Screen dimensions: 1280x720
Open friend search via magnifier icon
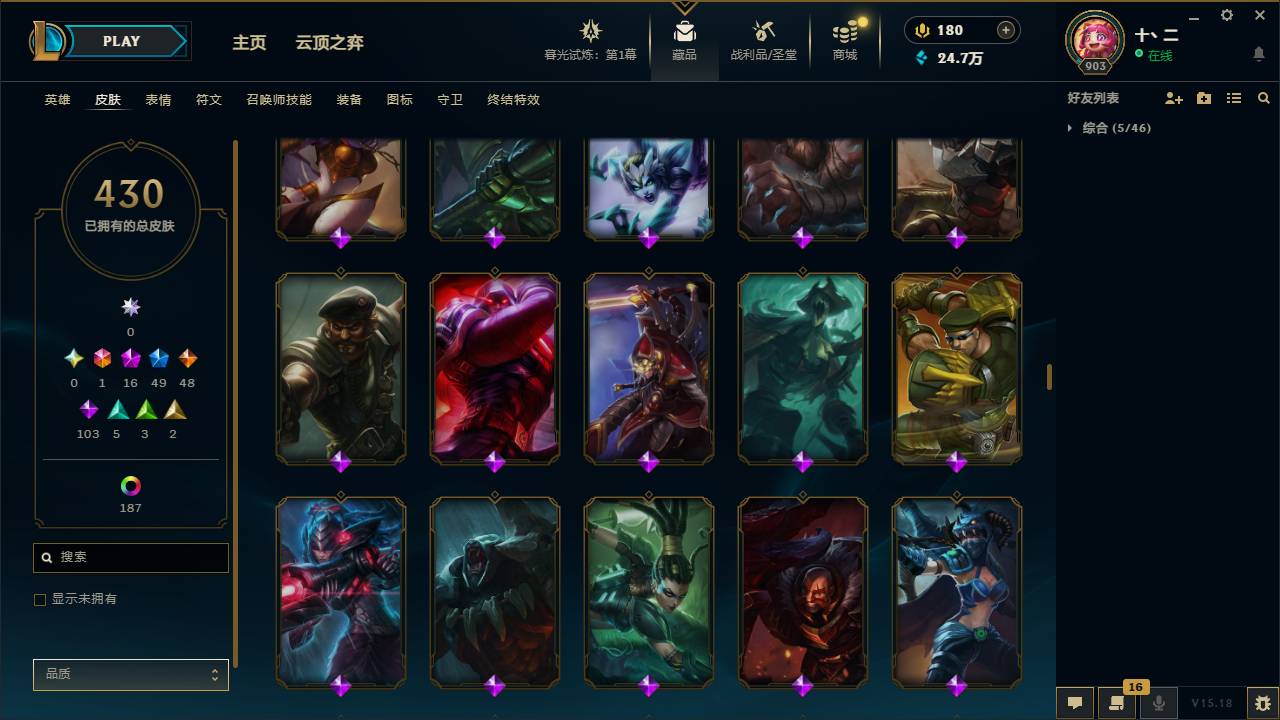coord(1264,97)
